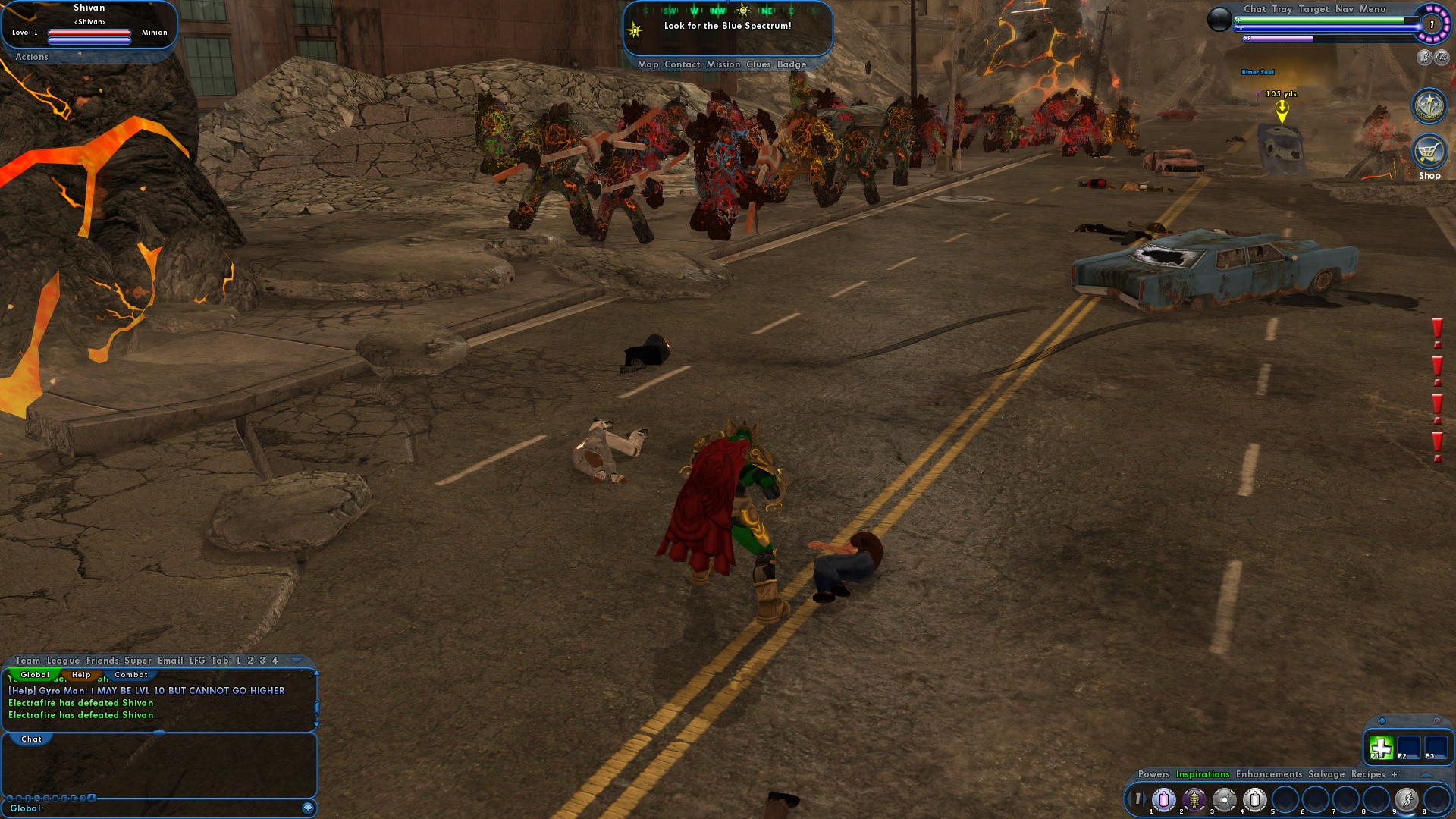Viewport: 1456px width, 819px height.
Task: Switch to the Salvage tab
Action: point(1327,774)
